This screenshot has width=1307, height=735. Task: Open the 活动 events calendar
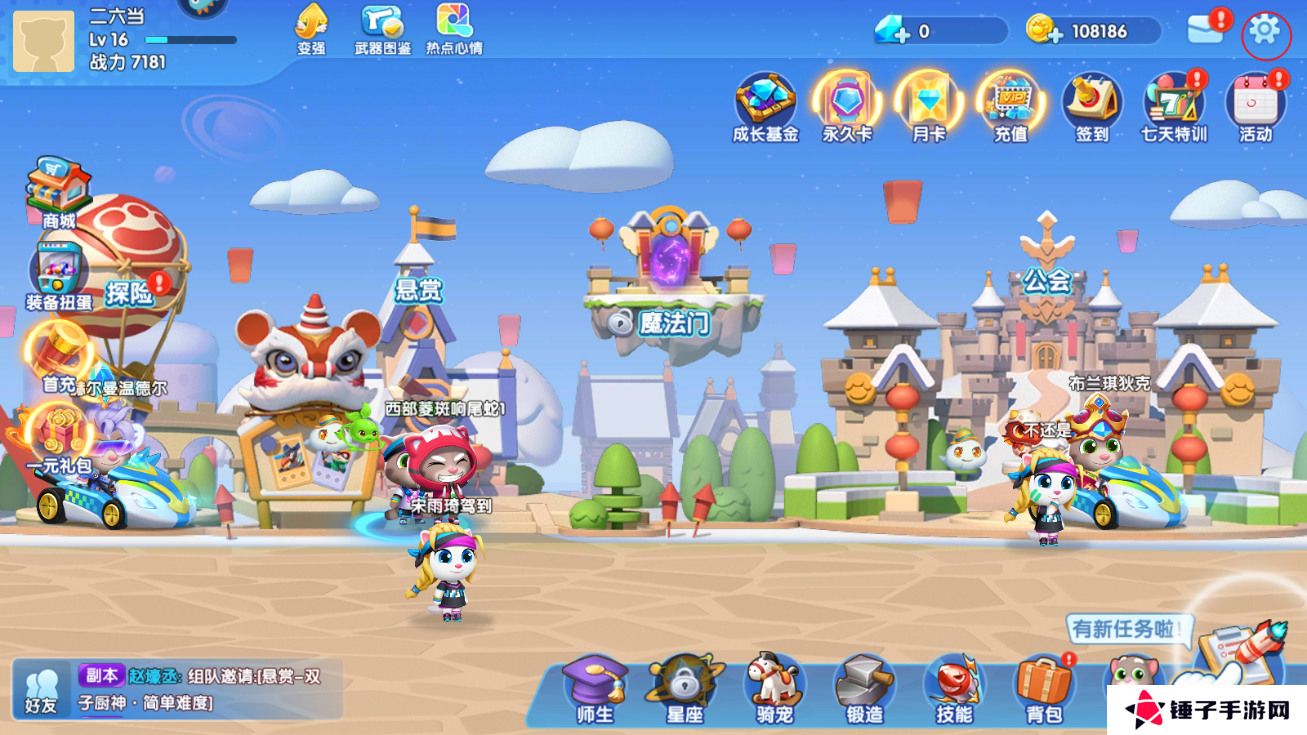coord(1255,103)
